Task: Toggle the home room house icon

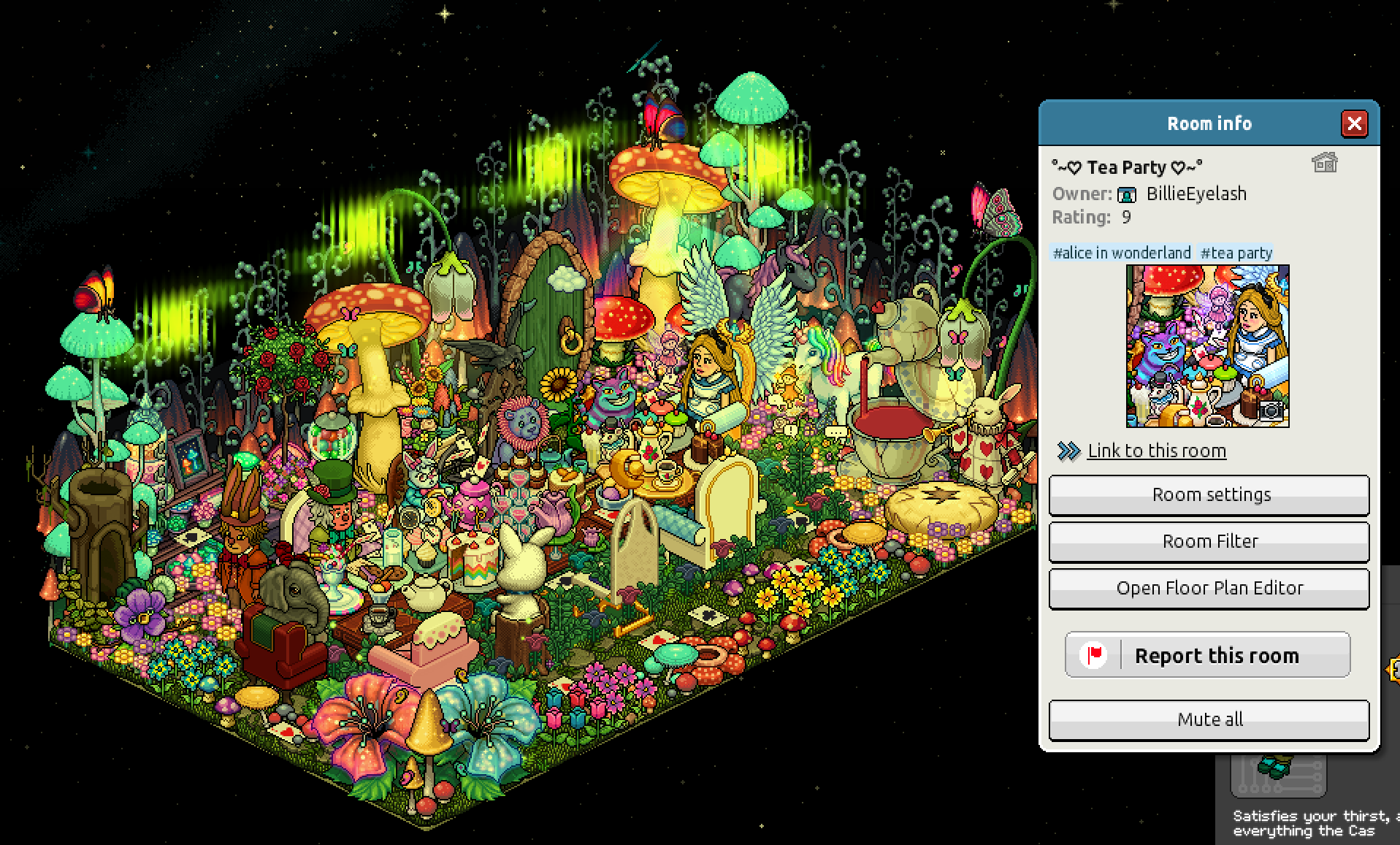Action: coord(1324,162)
